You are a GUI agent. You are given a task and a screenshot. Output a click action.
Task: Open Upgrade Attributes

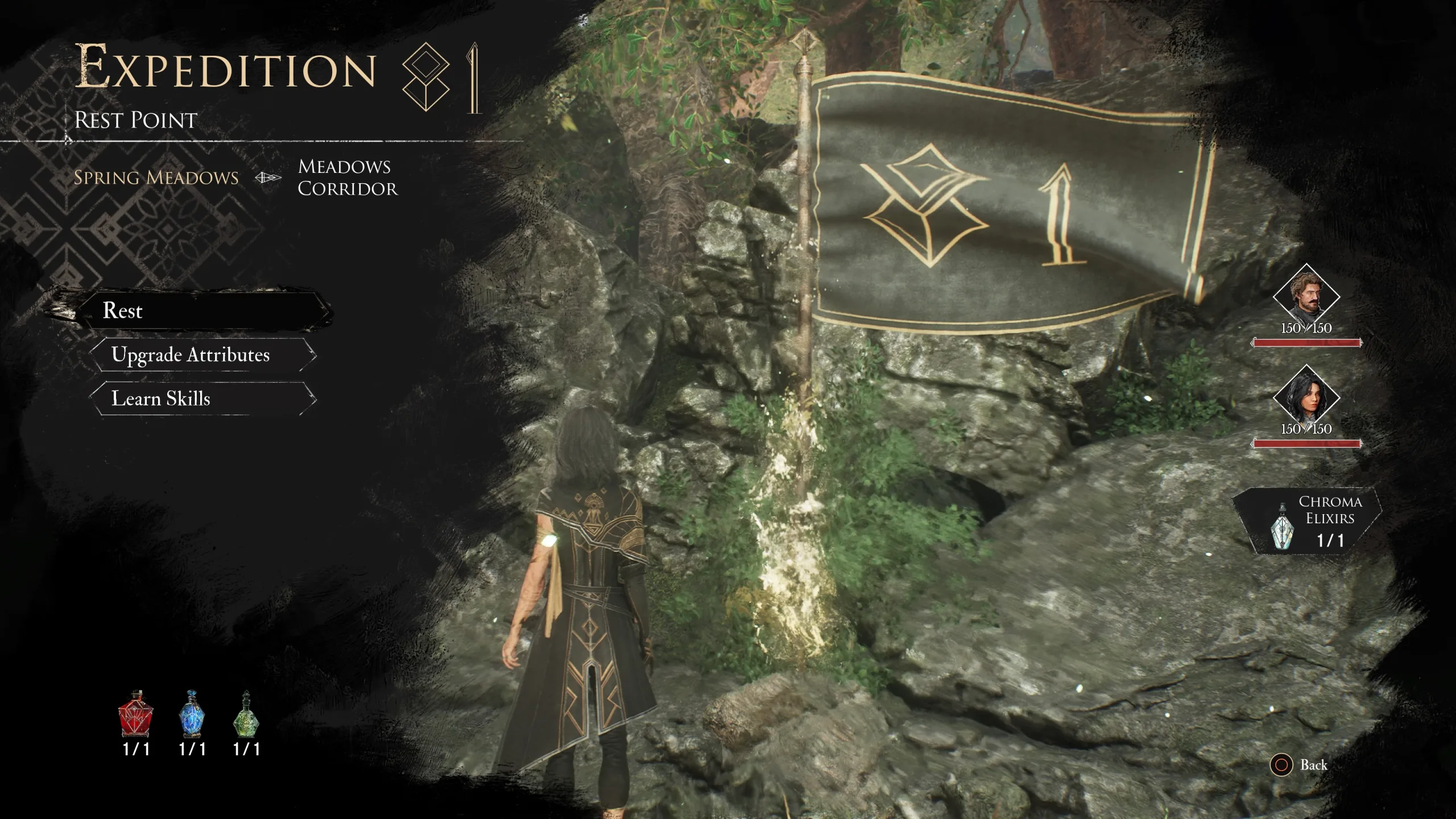tap(202, 355)
